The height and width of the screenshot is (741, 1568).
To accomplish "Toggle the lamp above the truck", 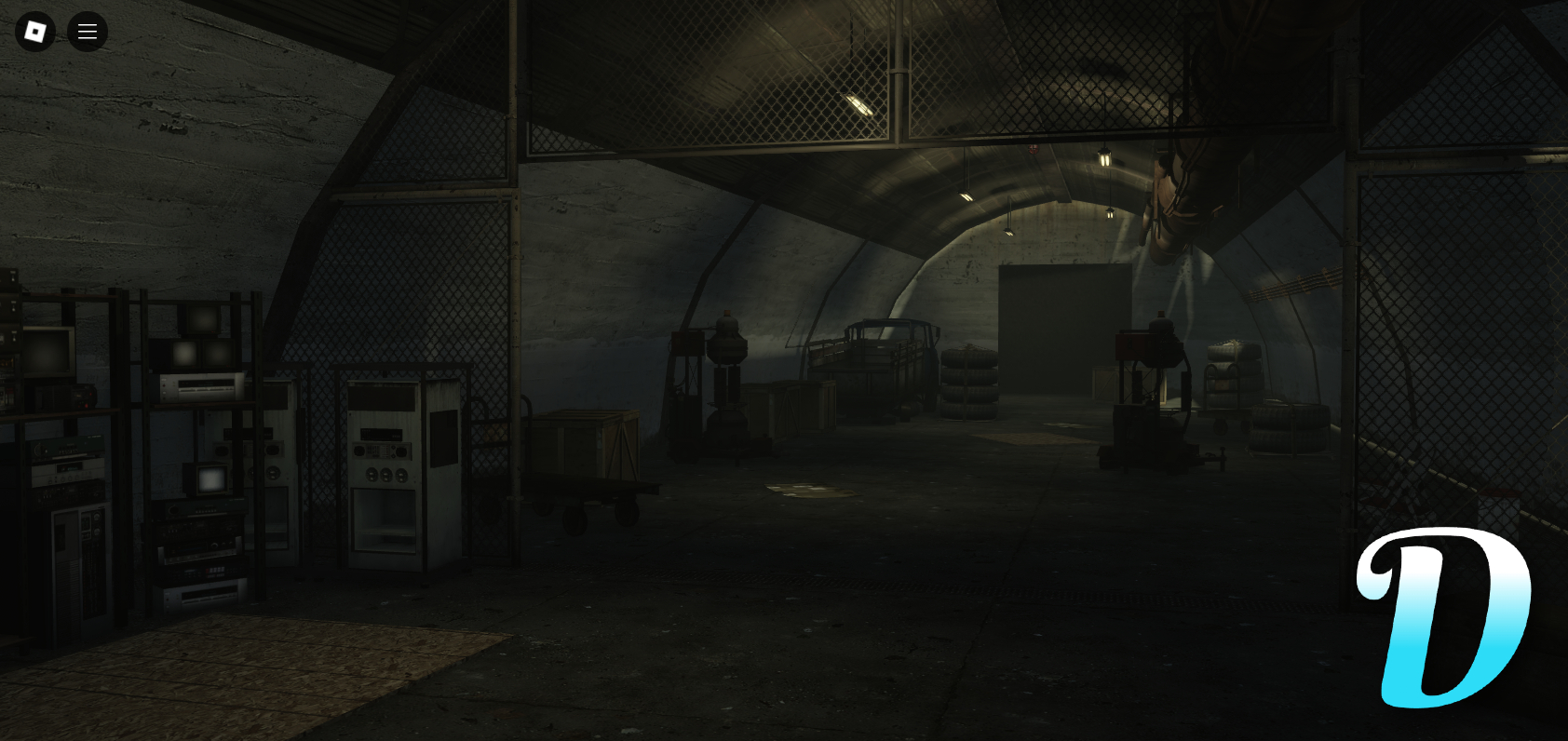I will tap(964, 196).
